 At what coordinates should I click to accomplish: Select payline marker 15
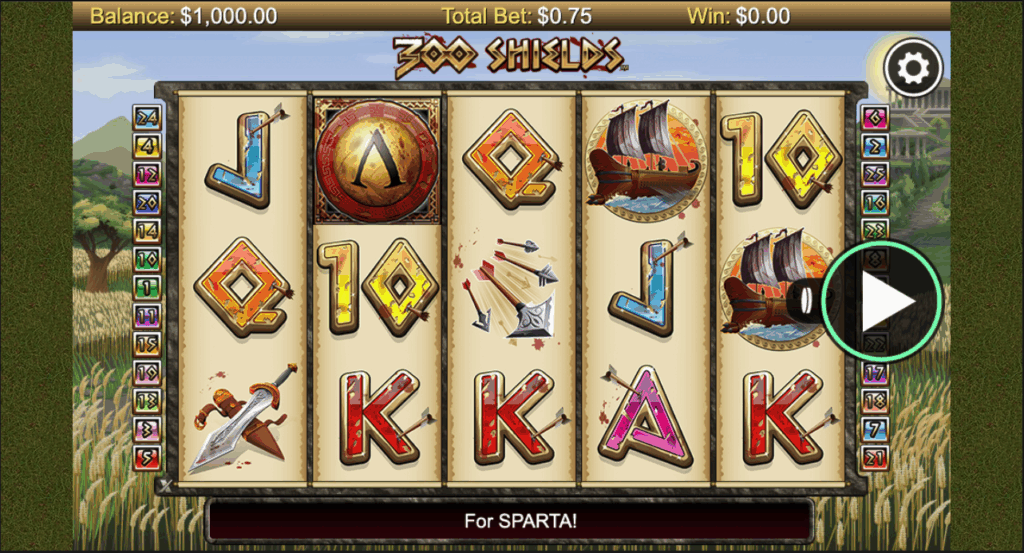click(x=147, y=345)
